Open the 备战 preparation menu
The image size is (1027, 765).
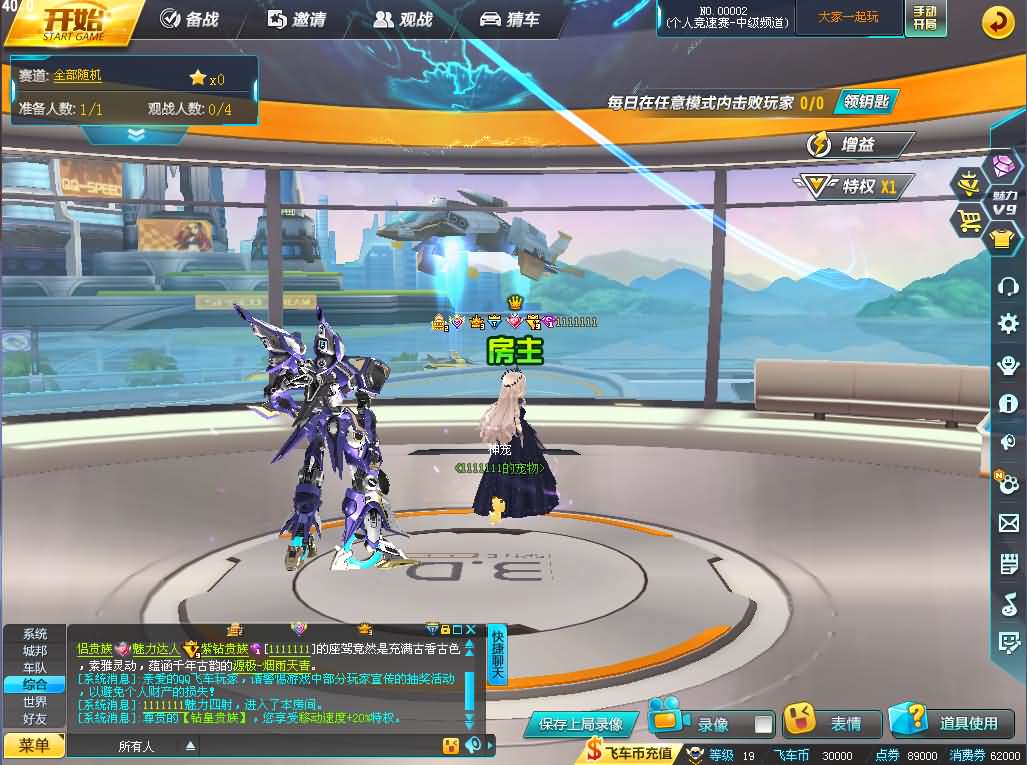(x=189, y=19)
